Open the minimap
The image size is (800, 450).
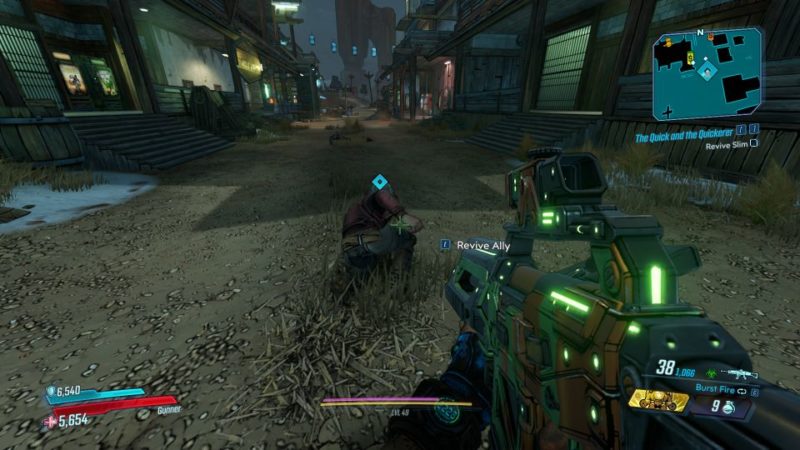(x=707, y=75)
